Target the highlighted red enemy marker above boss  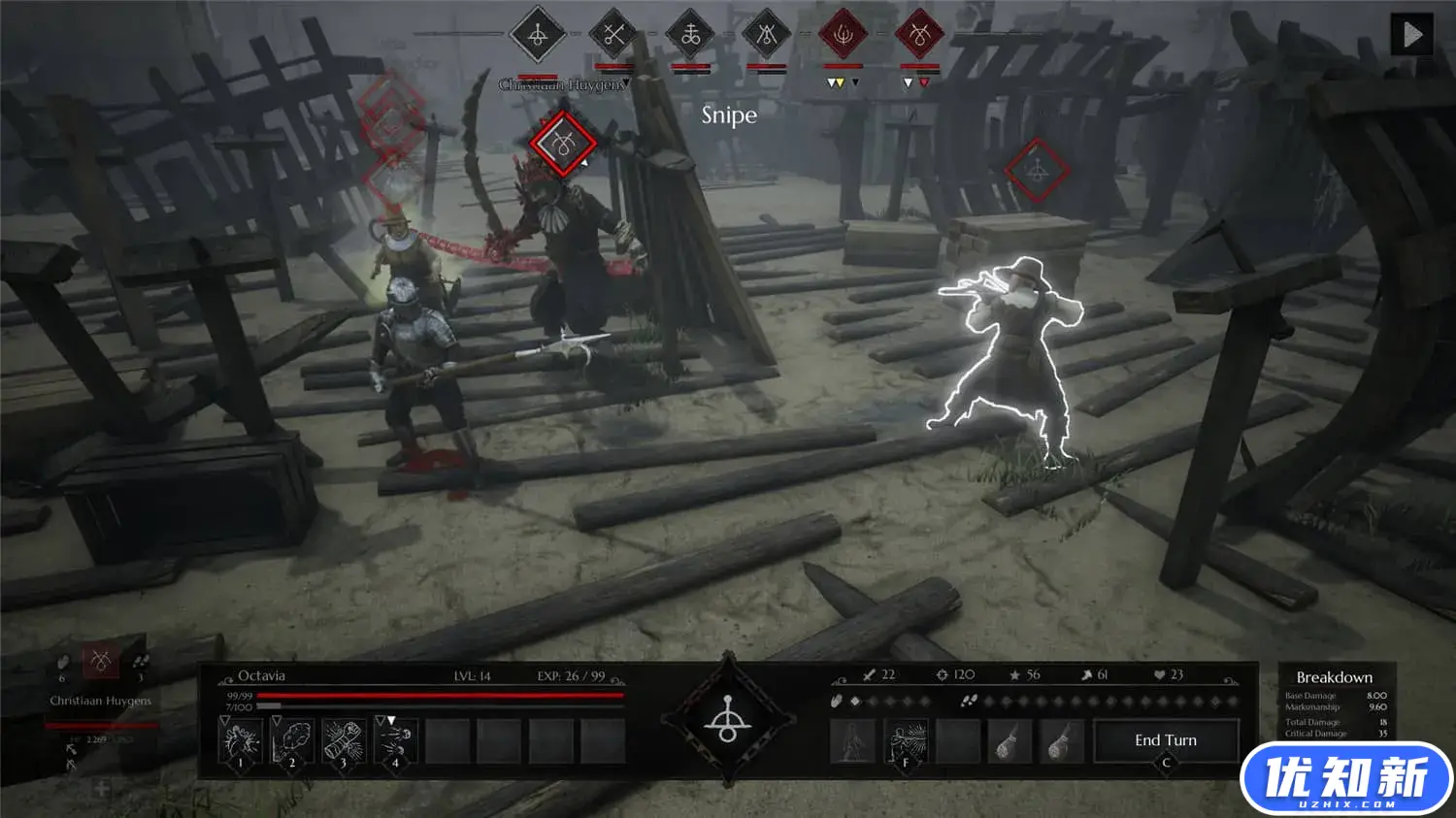pyautogui.click(x=563, y=145)
